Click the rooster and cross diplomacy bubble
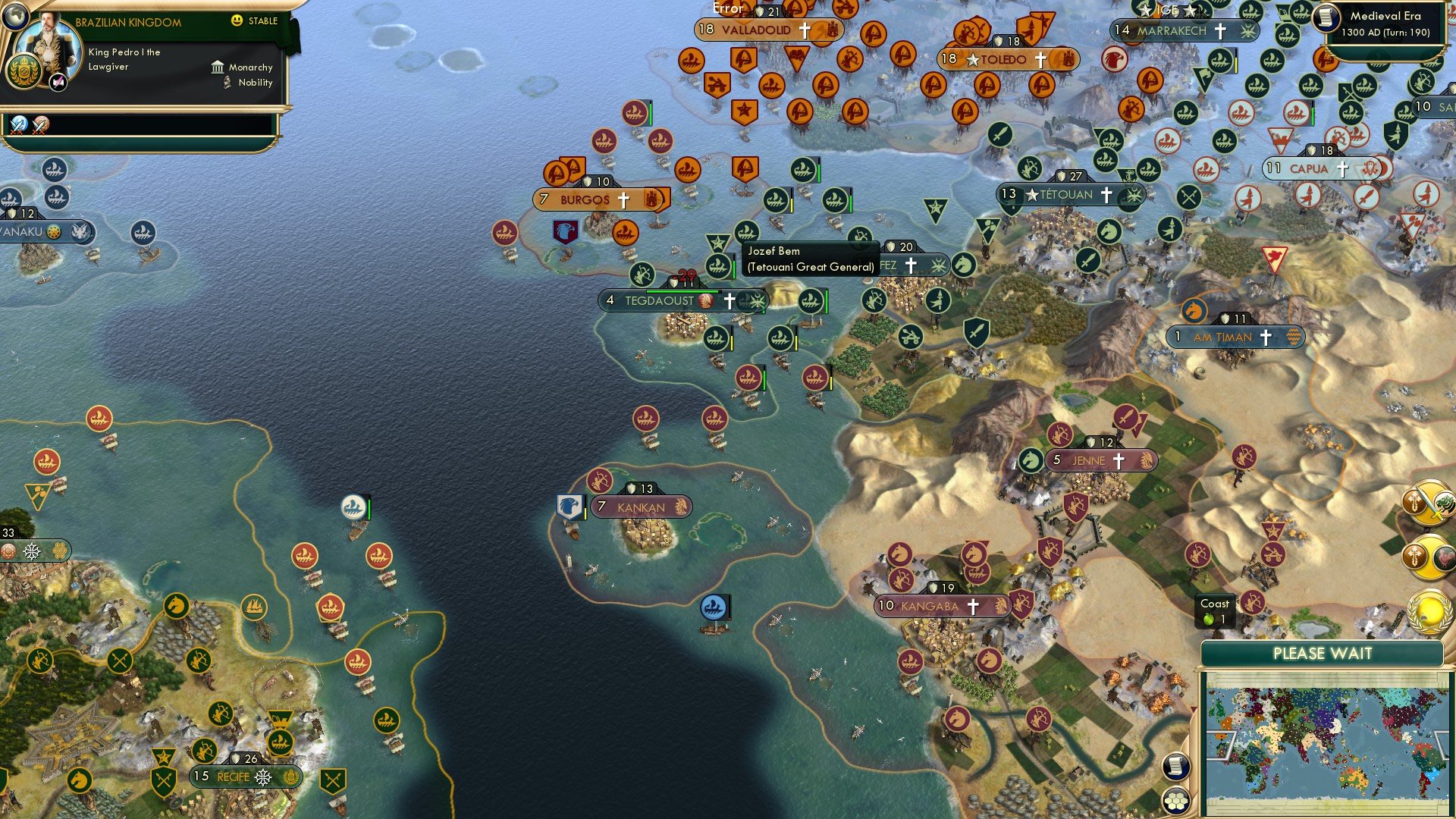Screen dimensions: 1456x819 (x=1429, y=556)
